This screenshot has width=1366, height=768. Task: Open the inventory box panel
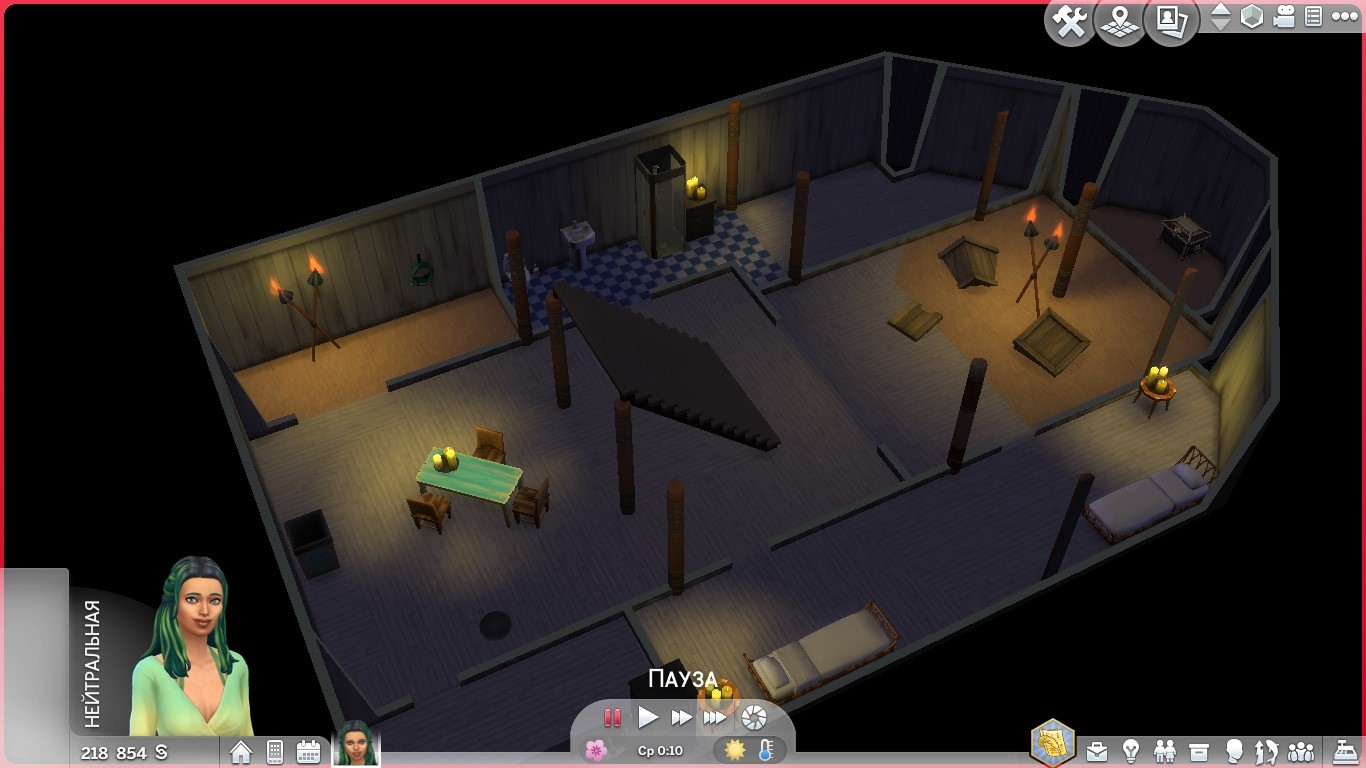[x=1199, y=750]
